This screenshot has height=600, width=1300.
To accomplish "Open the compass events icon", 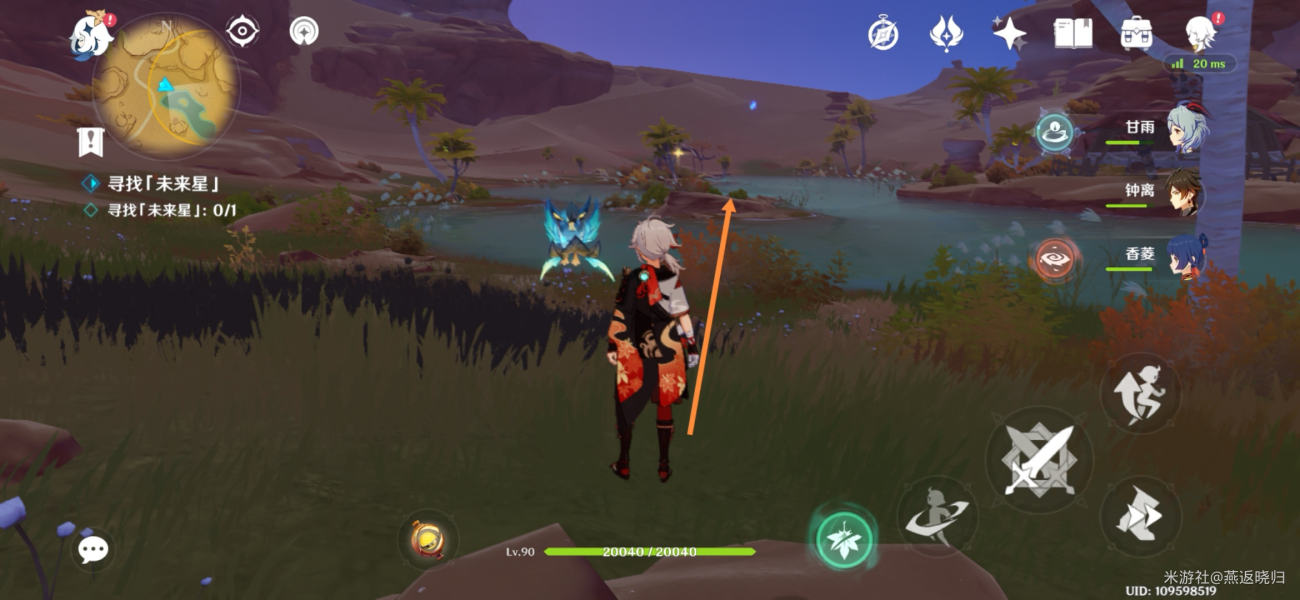I will click(x=883, y=33).
